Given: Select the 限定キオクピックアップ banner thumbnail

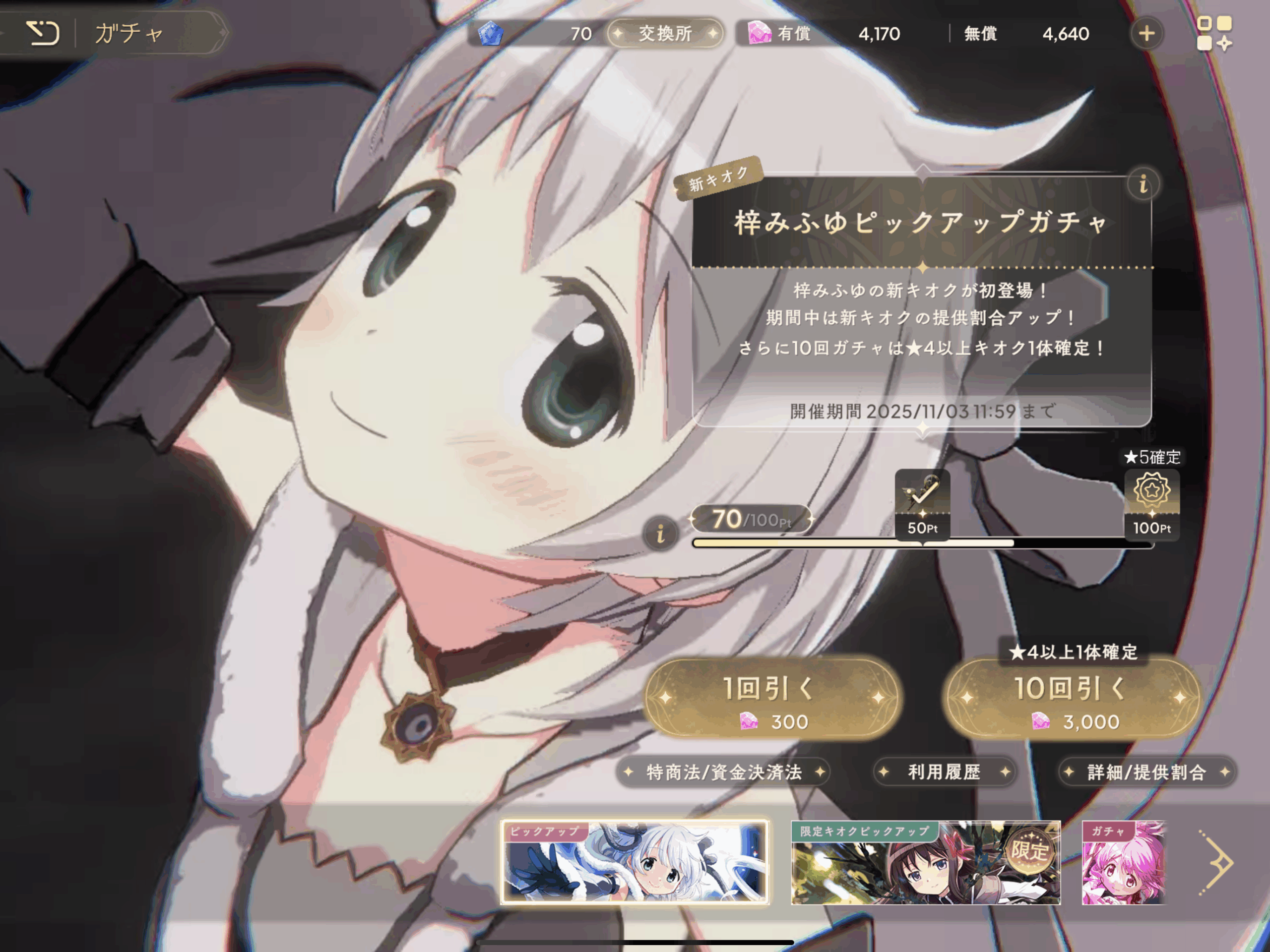Looking at the screenshot, I should pyautogui.click(x=925, y=862).
